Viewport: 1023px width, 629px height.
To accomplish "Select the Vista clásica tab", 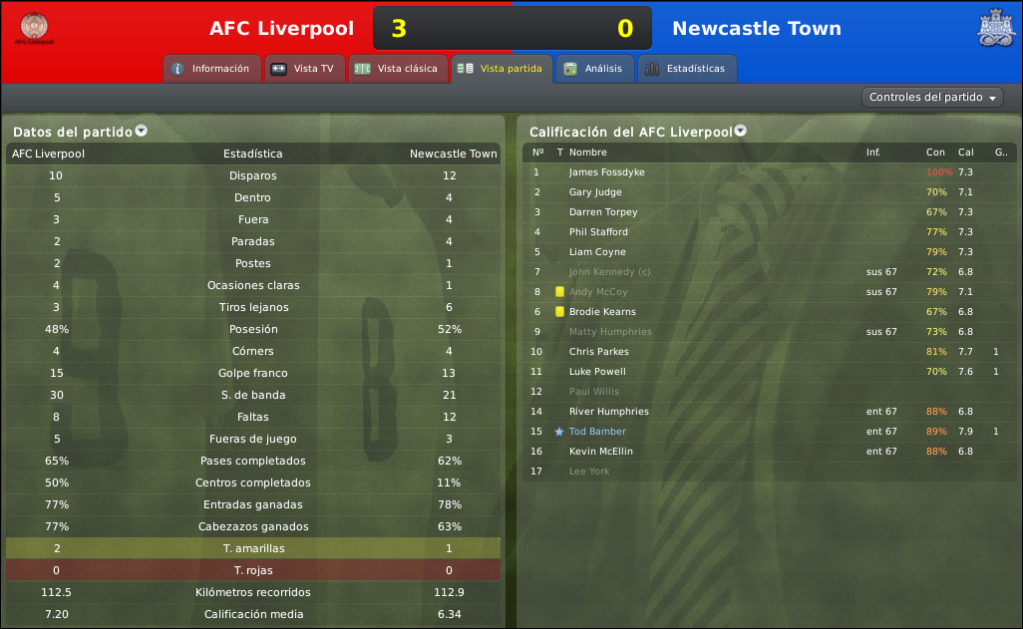I will (x=397, y=69).
